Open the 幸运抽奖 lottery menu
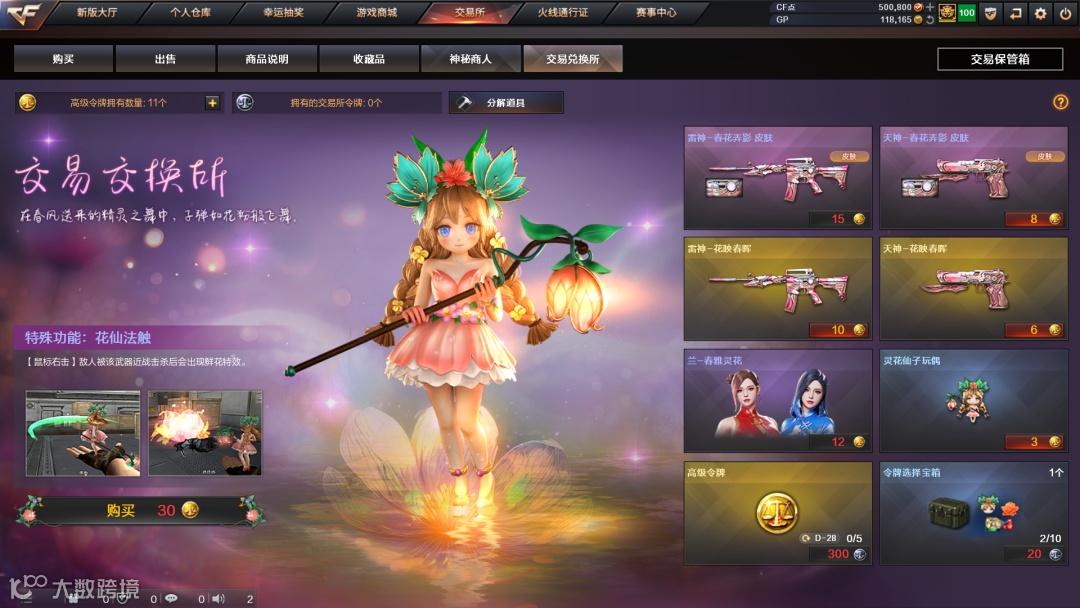Image resolution: width=1080 pixels, height=608 pixels. pyautogui.click(x=283, y=13)
